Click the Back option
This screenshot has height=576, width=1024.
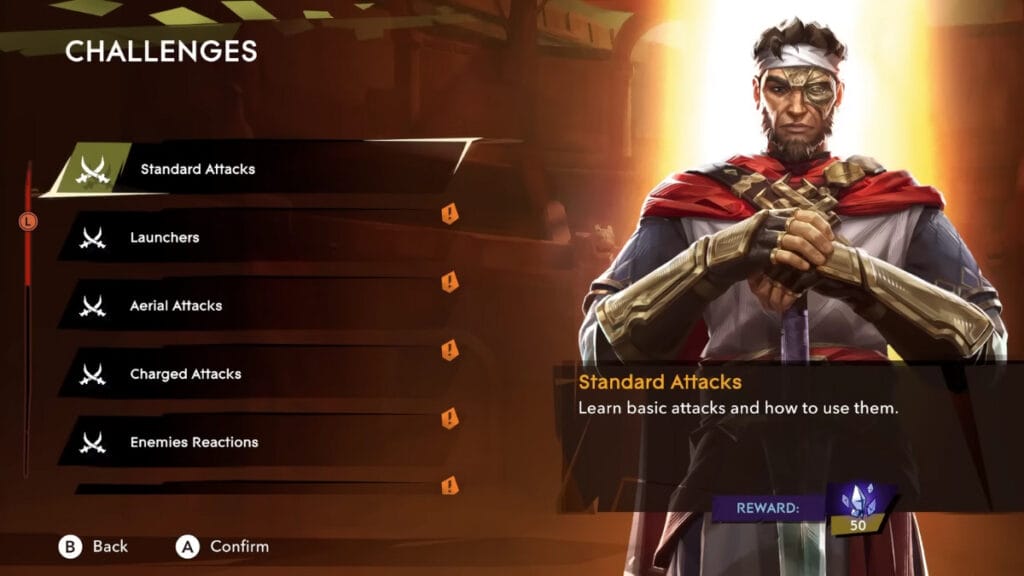coord(94,546)
